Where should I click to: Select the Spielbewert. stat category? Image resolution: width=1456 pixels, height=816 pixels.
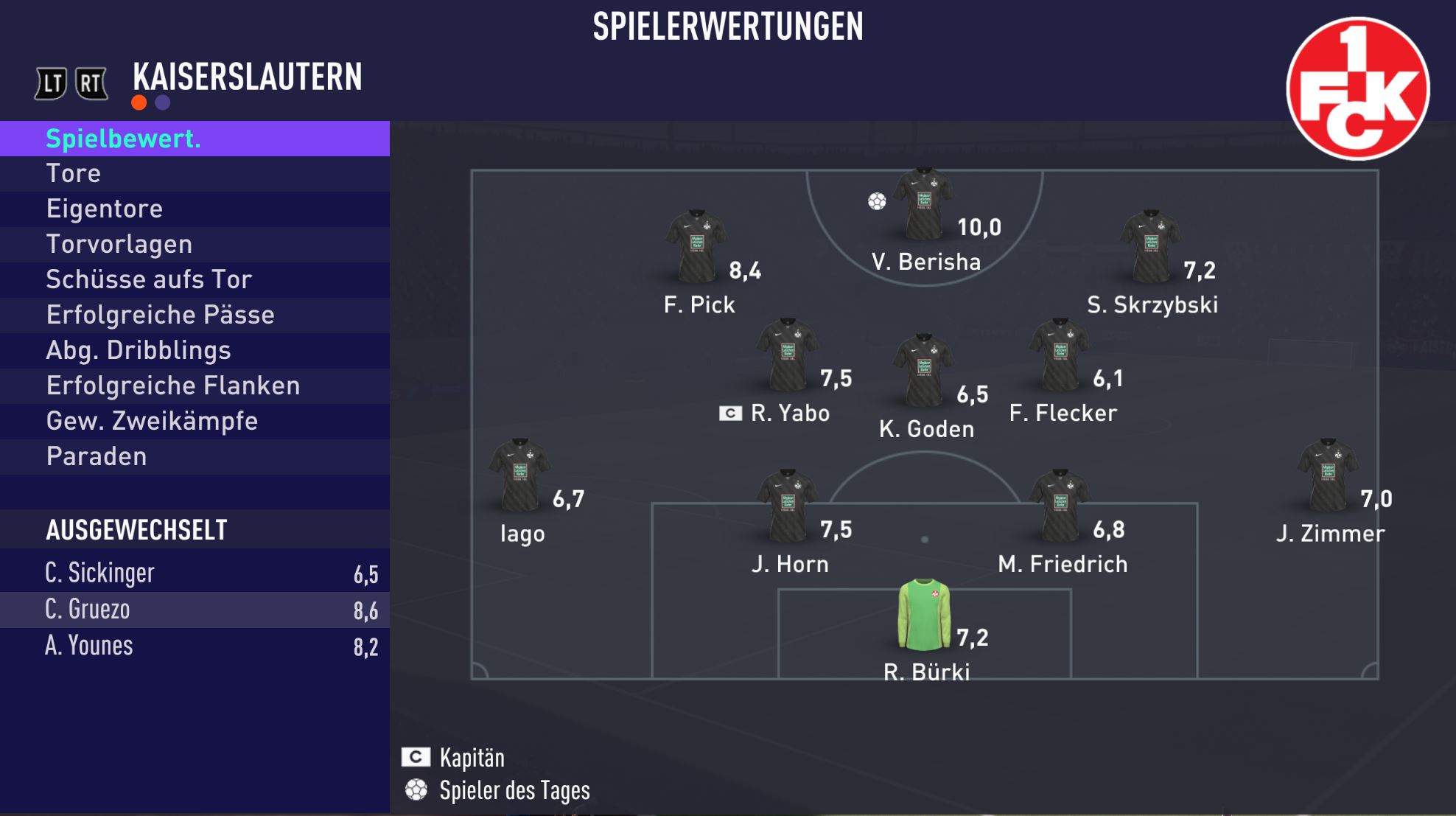click(x=195, y=139)
